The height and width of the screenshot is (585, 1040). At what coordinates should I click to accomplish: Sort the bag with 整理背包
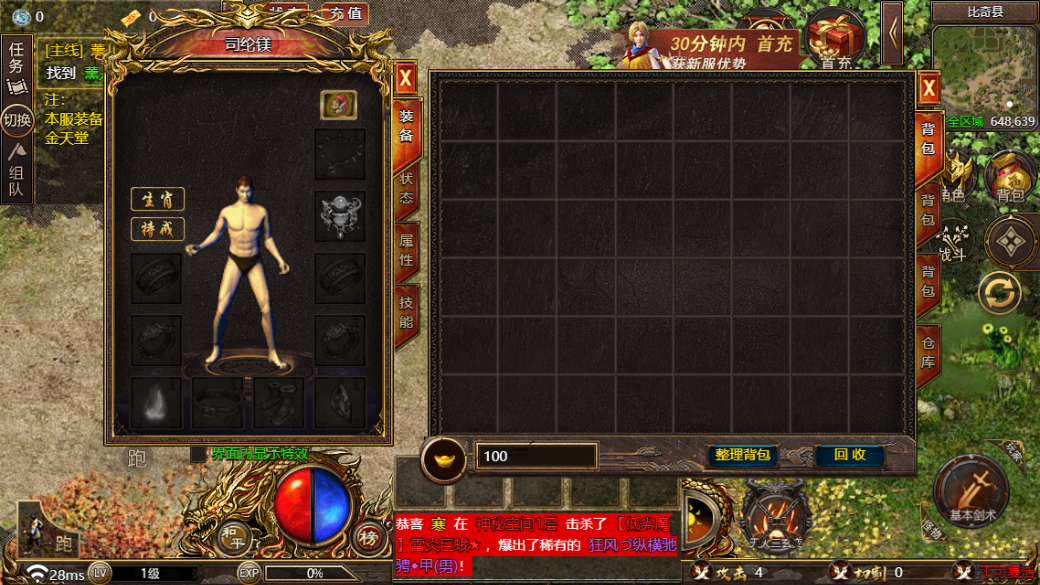pyautogui.click(x=742, y=455)
